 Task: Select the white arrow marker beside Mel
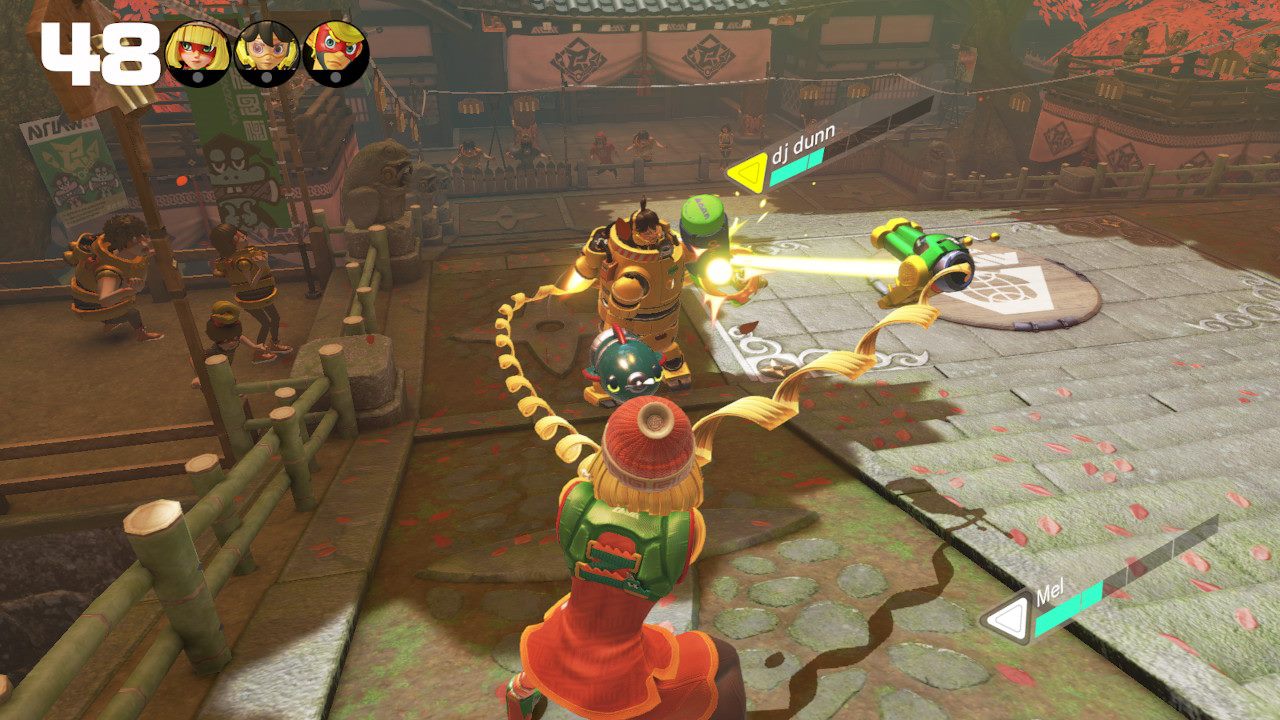click(x=1006, y=621)
